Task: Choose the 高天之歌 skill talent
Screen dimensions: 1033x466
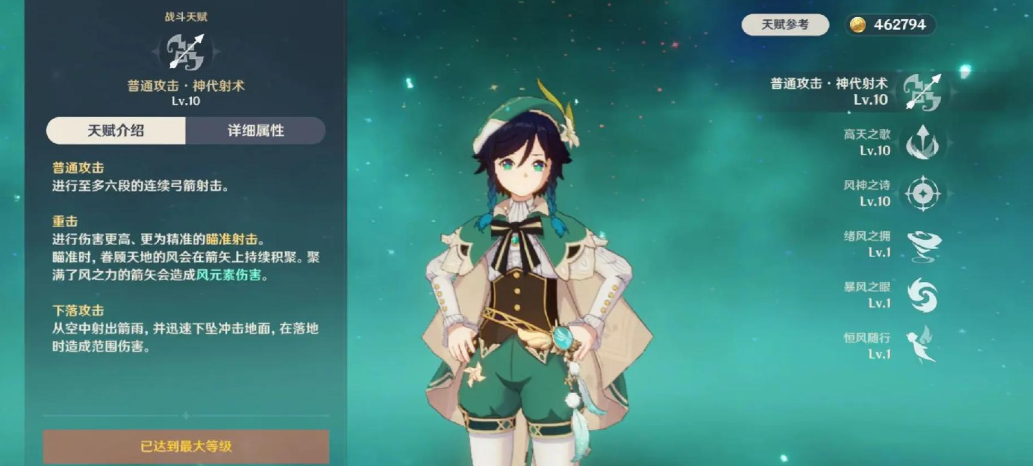Action: point(921,143)
